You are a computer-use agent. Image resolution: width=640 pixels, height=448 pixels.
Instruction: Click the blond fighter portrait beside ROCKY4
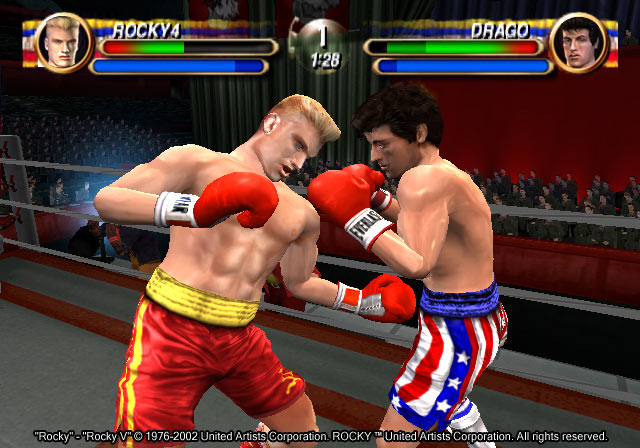(63, 43)
